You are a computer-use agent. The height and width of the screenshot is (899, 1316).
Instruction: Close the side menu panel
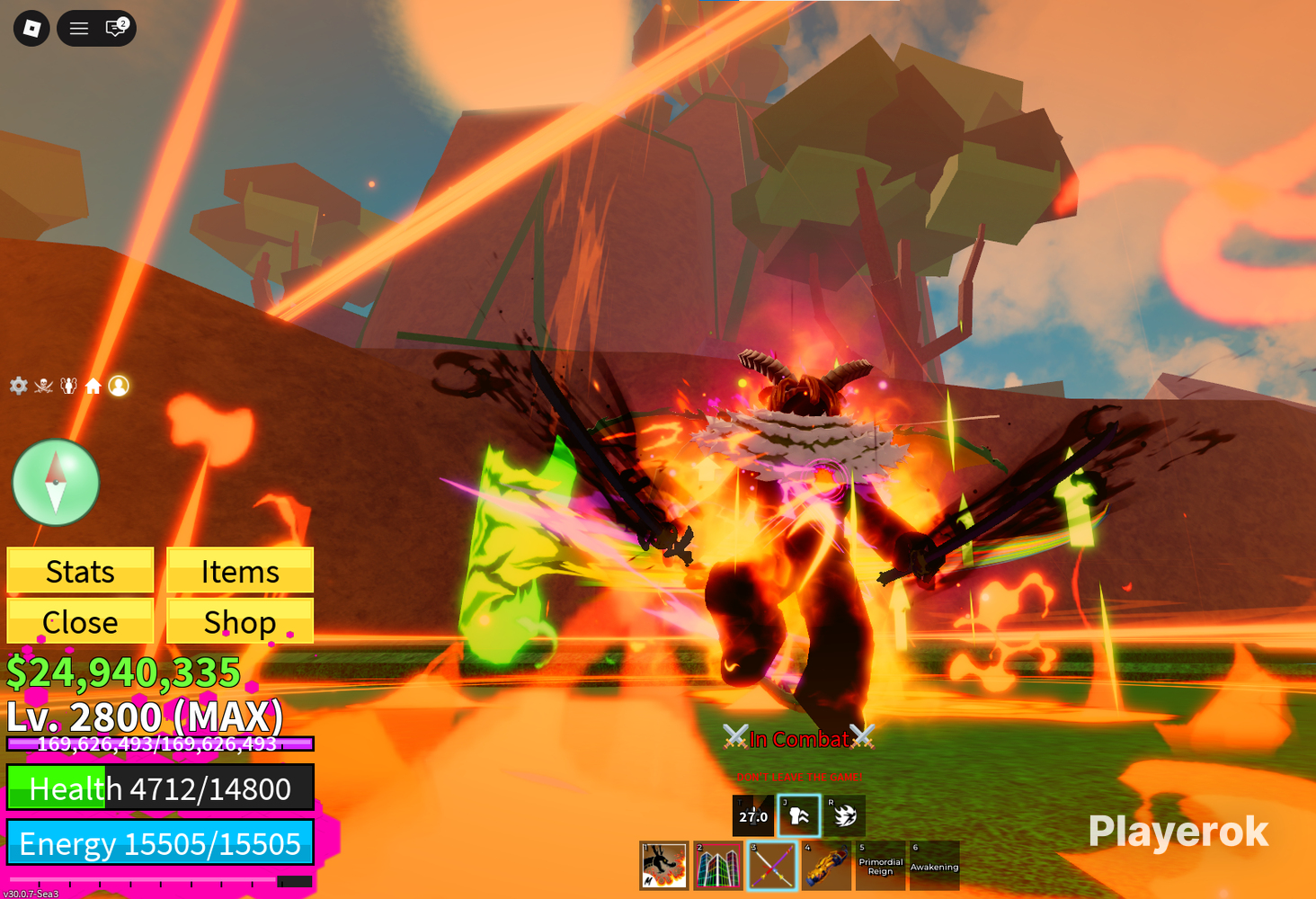[80, 621]
